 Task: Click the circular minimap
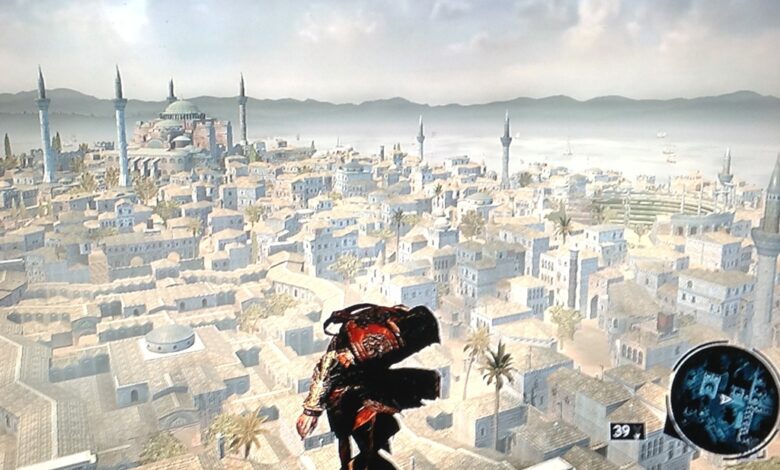[x=720, y=398]
